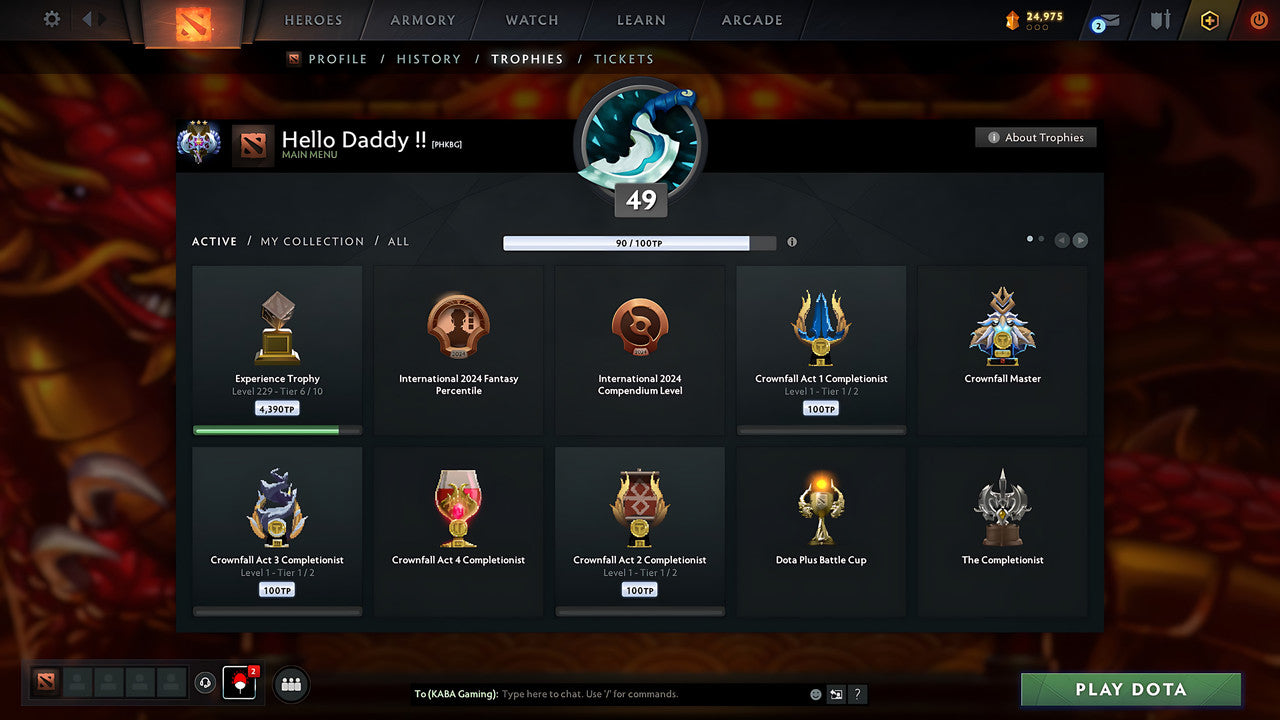Open the ARCADE menu
Screen dimensions: 1280x720
pyautogui.click(x=751, y=19)
